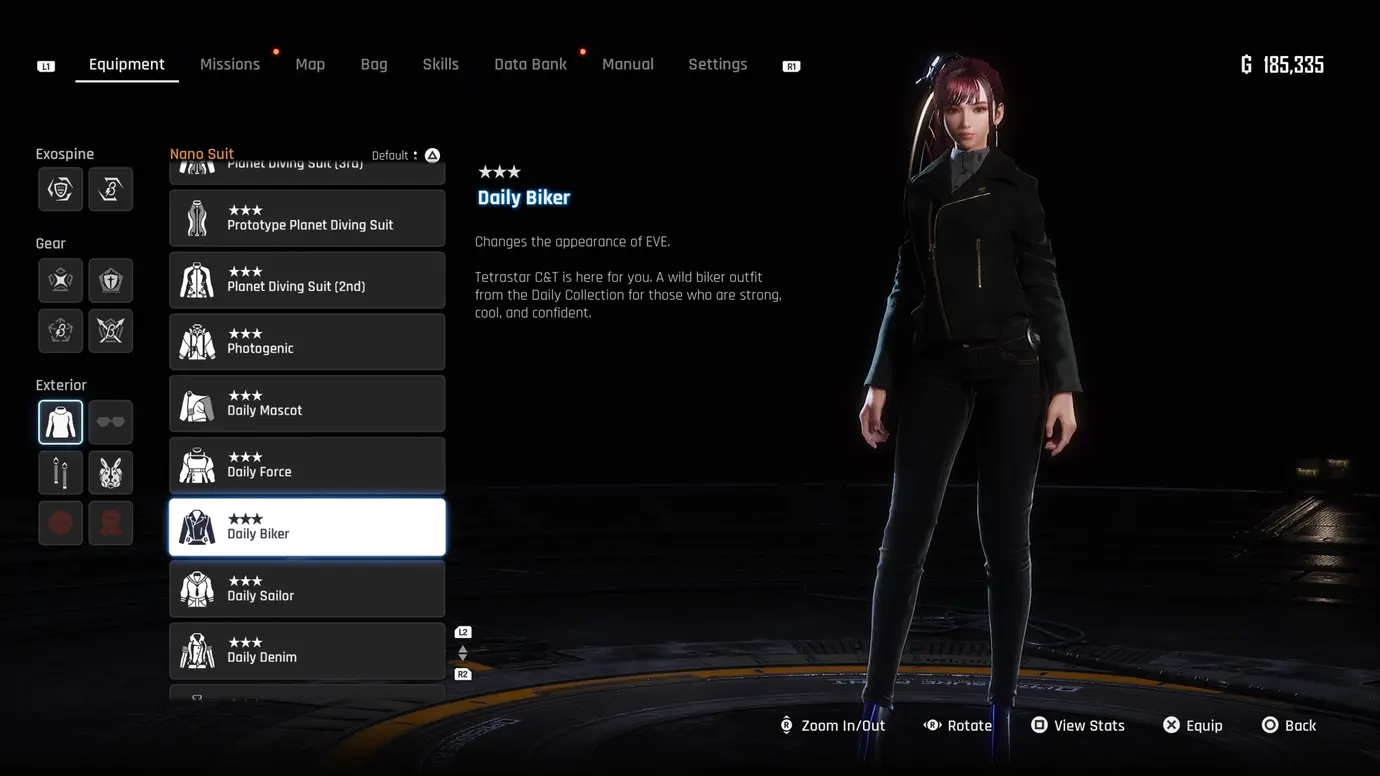This screenshot has width=1380, height=776.
Task: Open the Data Bank tab
Action: [530, 65]
